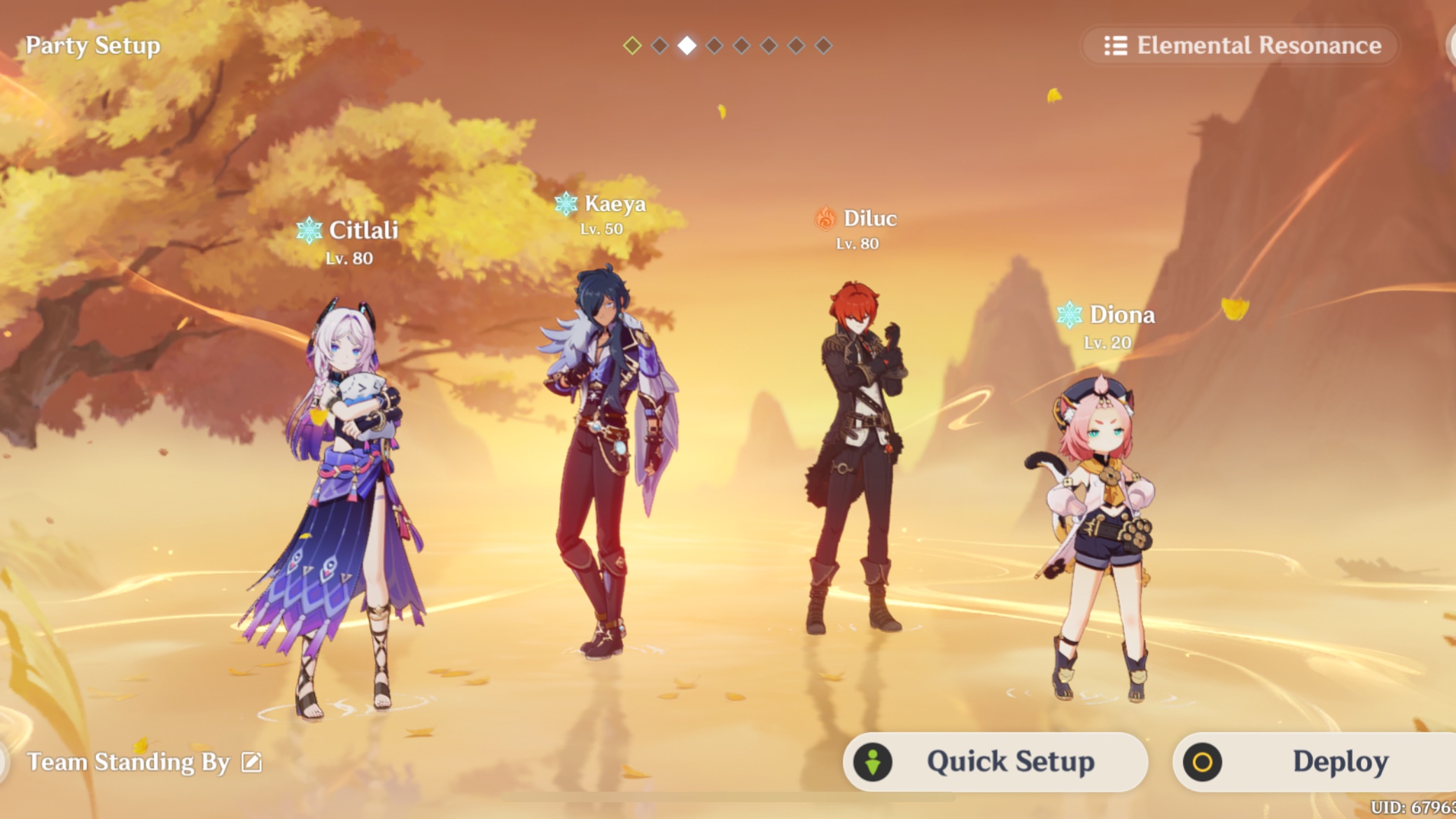Select the last party slot diamond indicator
The image size is (1456, 819).
tap(824, 45)
